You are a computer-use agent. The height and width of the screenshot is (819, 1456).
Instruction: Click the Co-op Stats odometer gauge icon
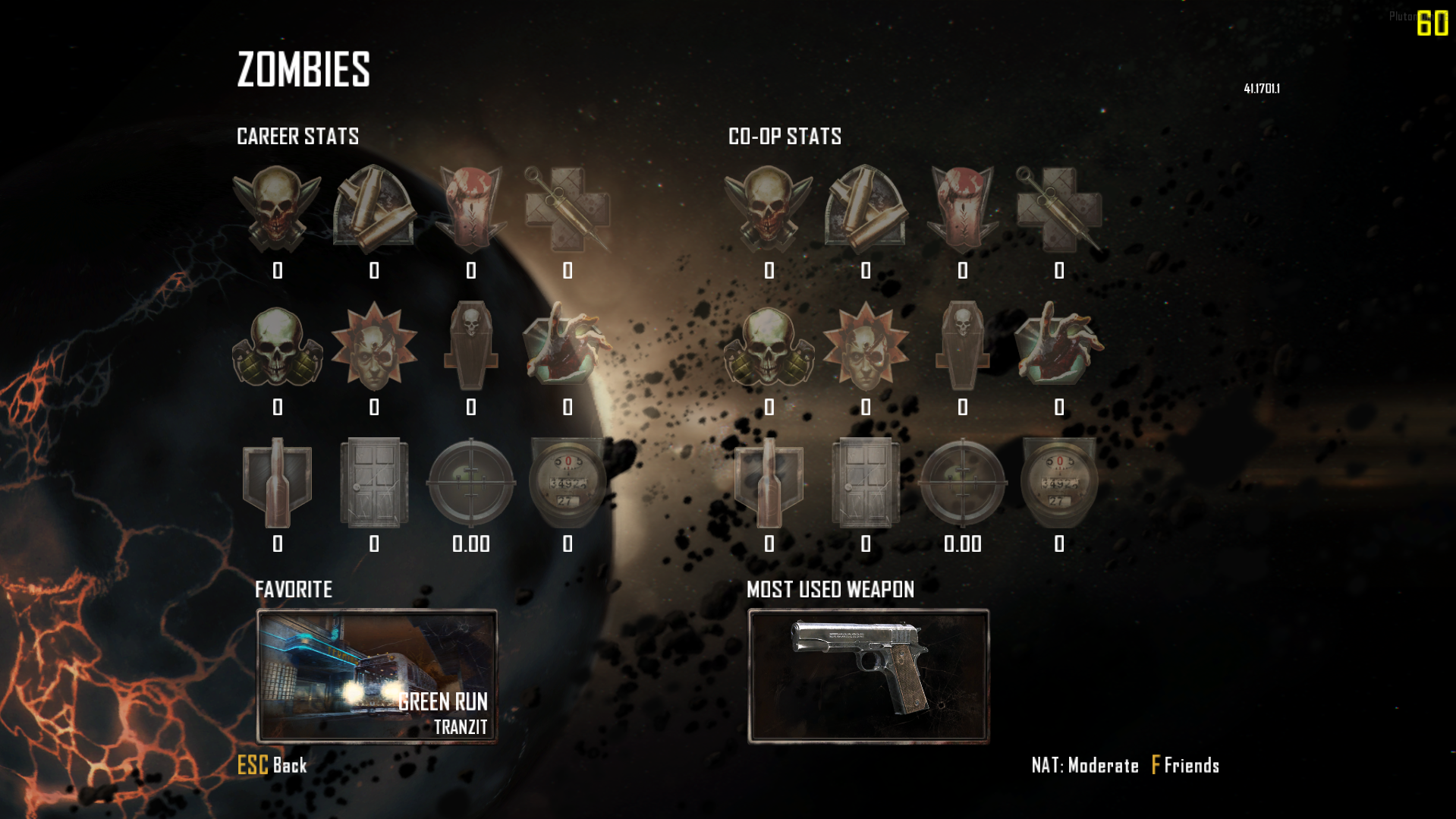(1058, 483)
